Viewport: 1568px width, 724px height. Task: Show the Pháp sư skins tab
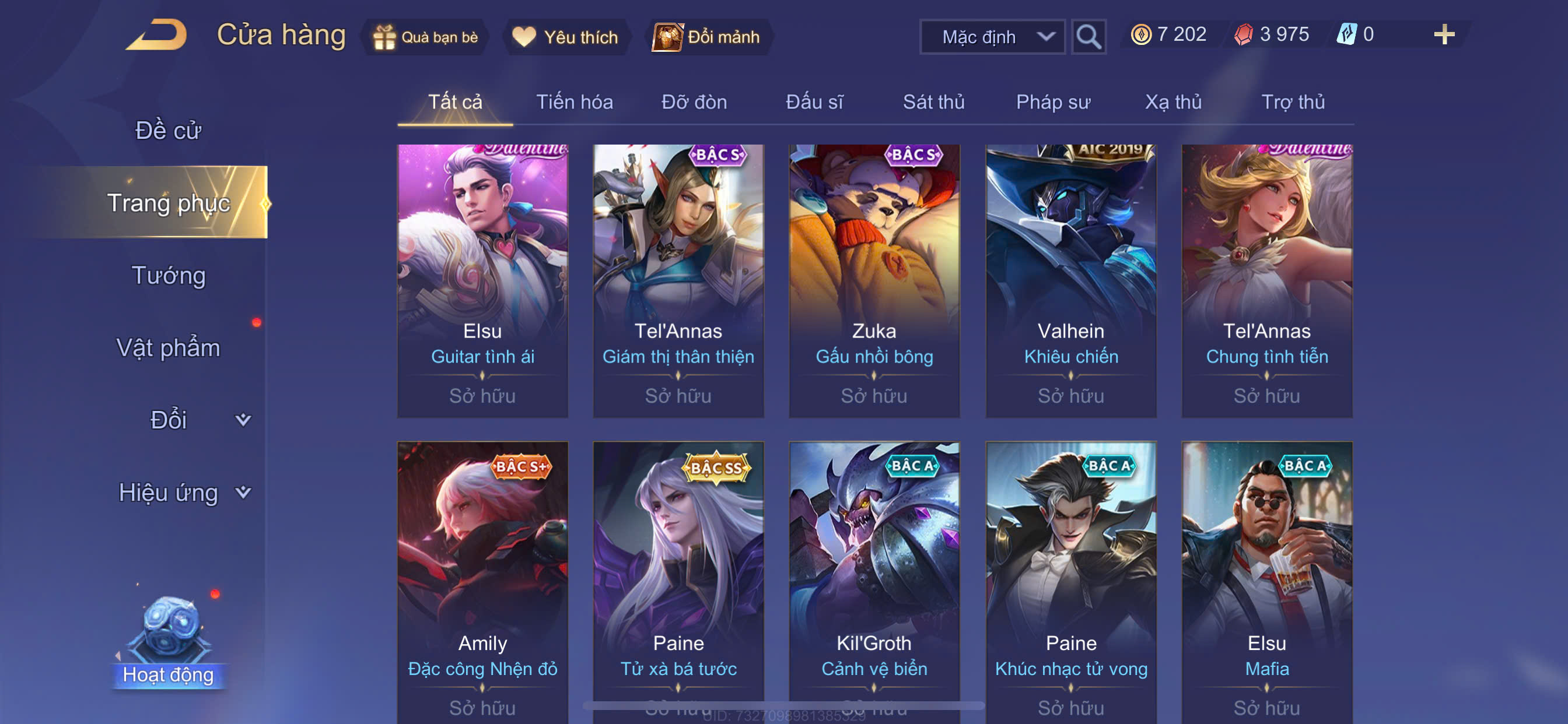coord(1053,101)
